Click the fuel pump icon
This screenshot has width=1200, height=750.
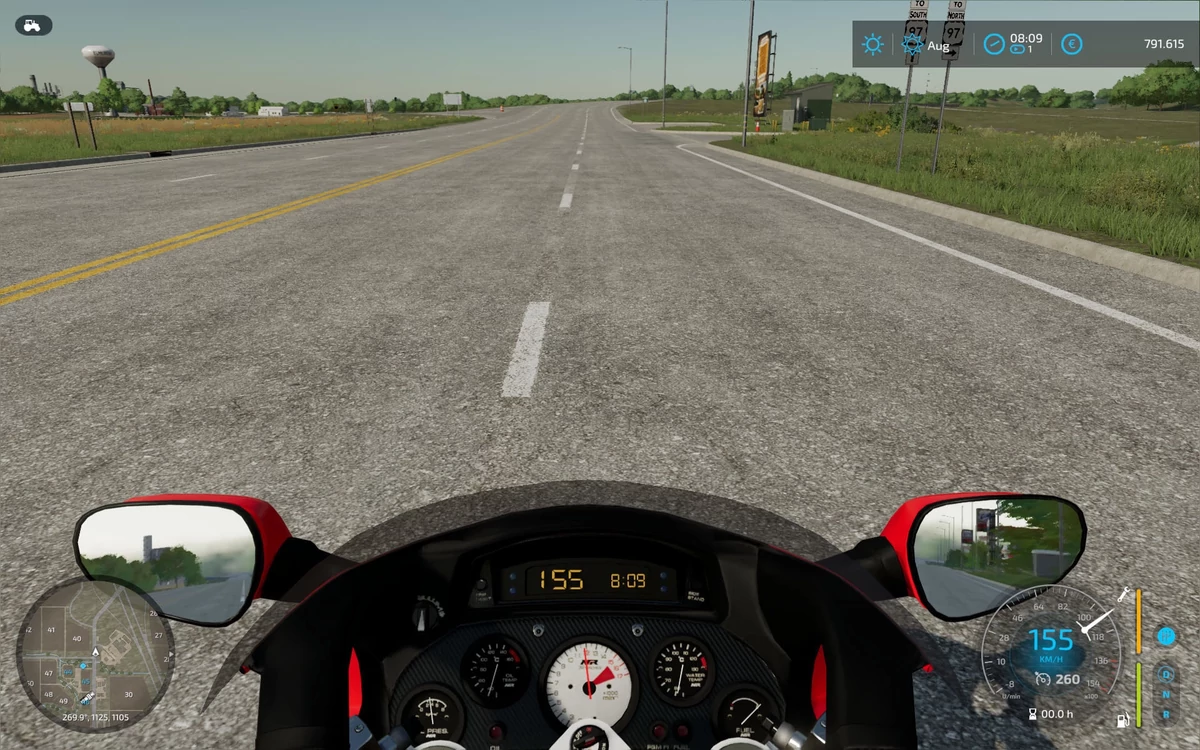click(1124, 718)
